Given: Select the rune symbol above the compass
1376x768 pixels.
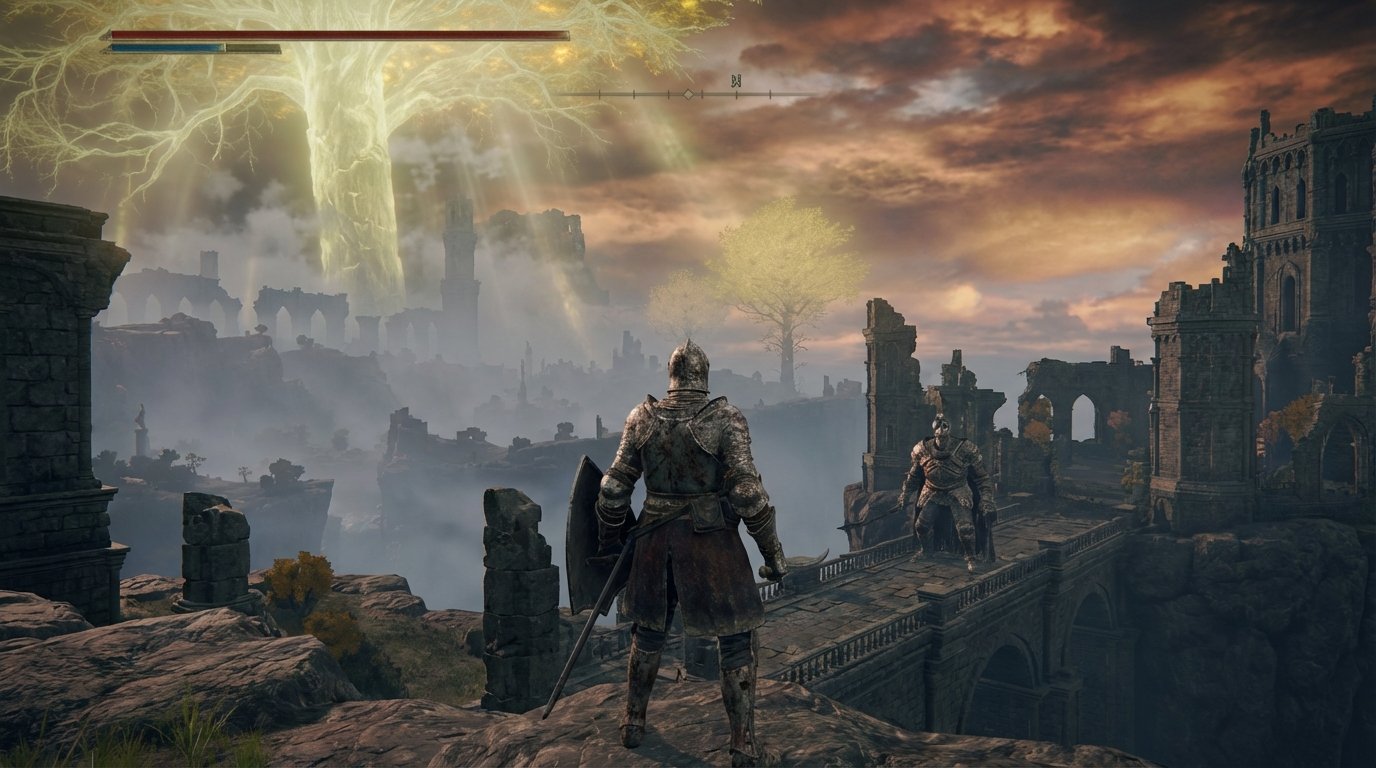Looking at the screenshot, I should pos(738,78).
